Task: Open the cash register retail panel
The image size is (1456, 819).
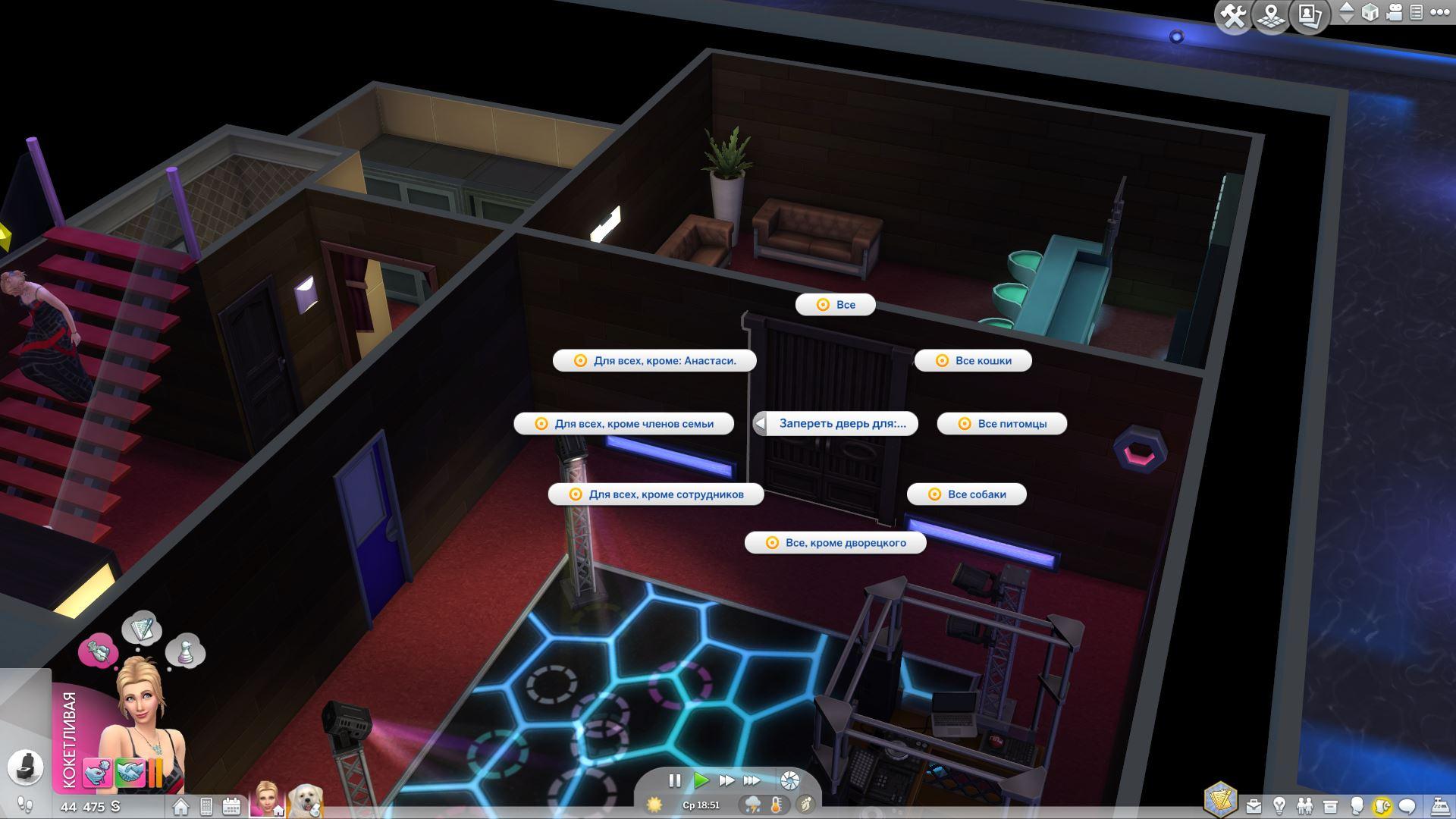Action: [1438, 806]
